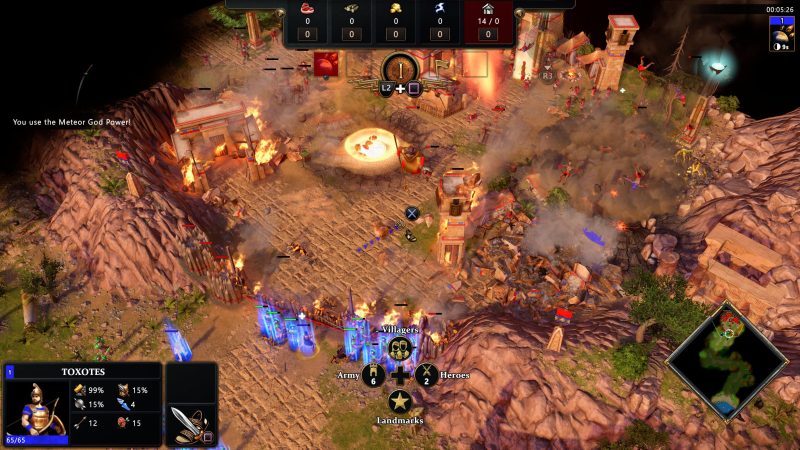Click the wood resource icon
The height and width of the screenshot is (450, 800).
[352, 8]
